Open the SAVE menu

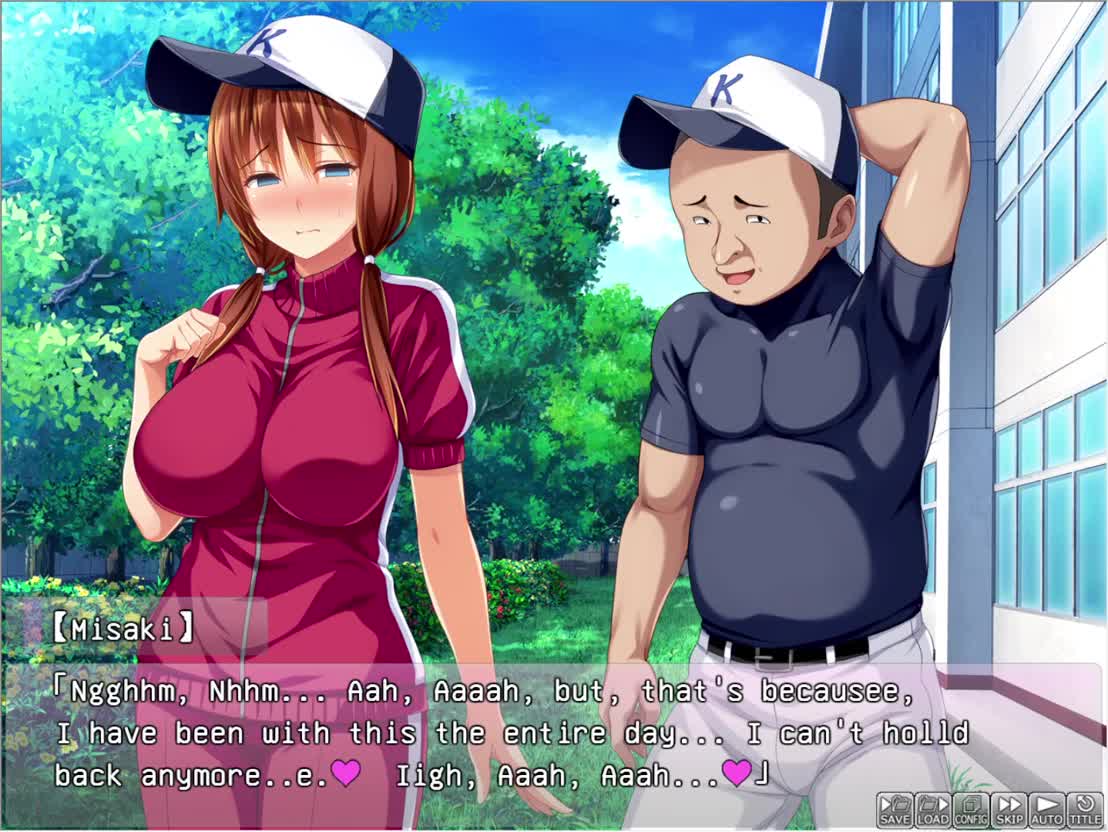(x=895, y=809)
